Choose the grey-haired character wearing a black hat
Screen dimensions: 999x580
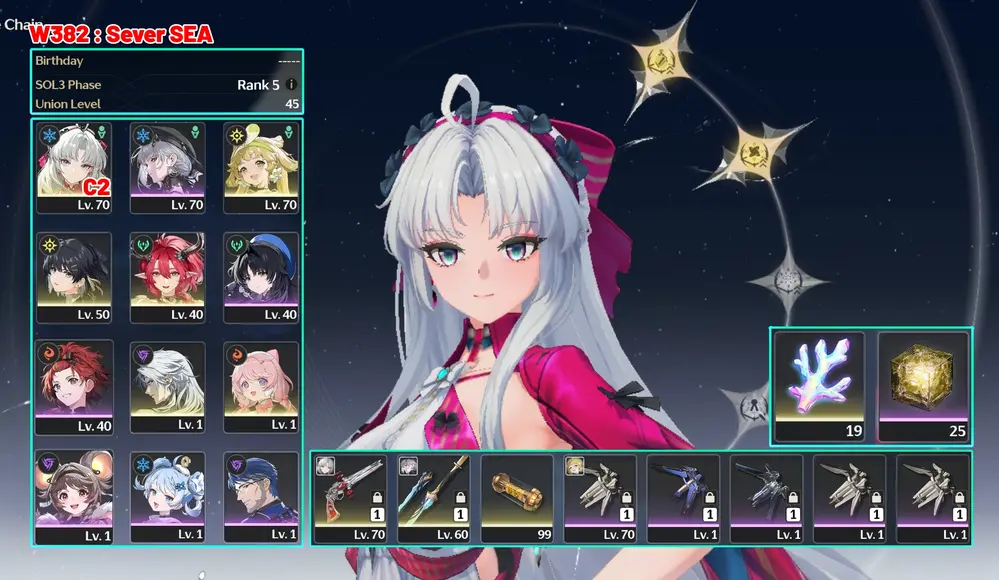coord(167,167)
